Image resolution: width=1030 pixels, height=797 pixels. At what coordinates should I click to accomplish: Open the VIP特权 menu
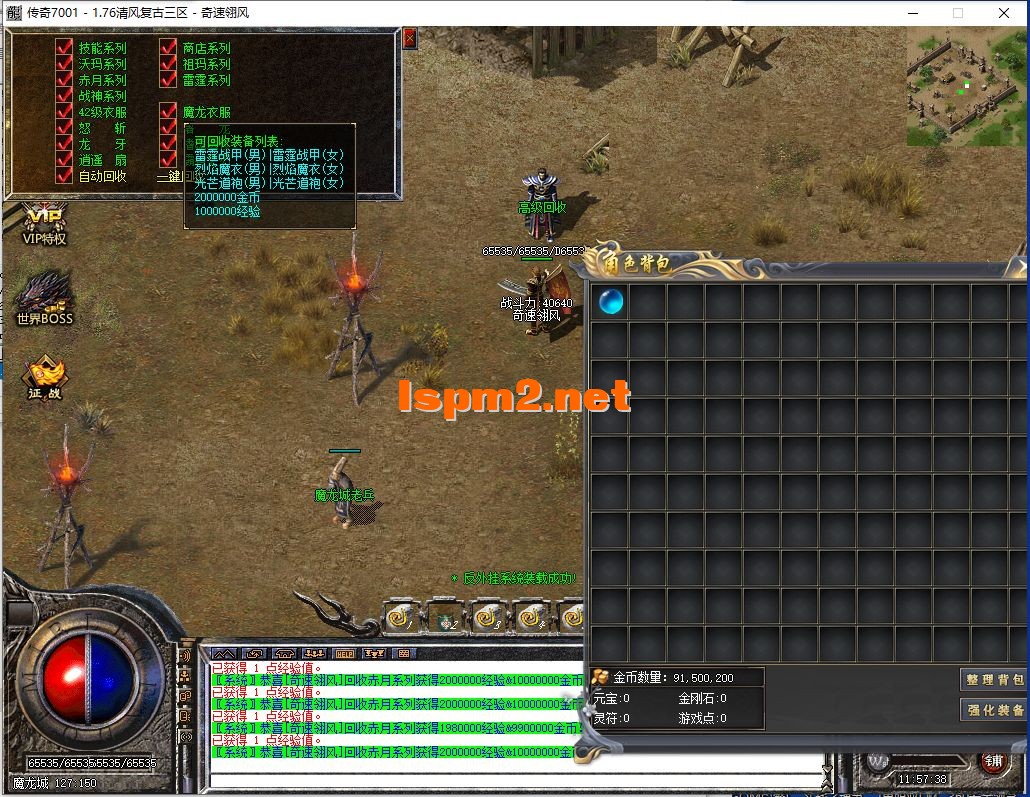[44, 224]
